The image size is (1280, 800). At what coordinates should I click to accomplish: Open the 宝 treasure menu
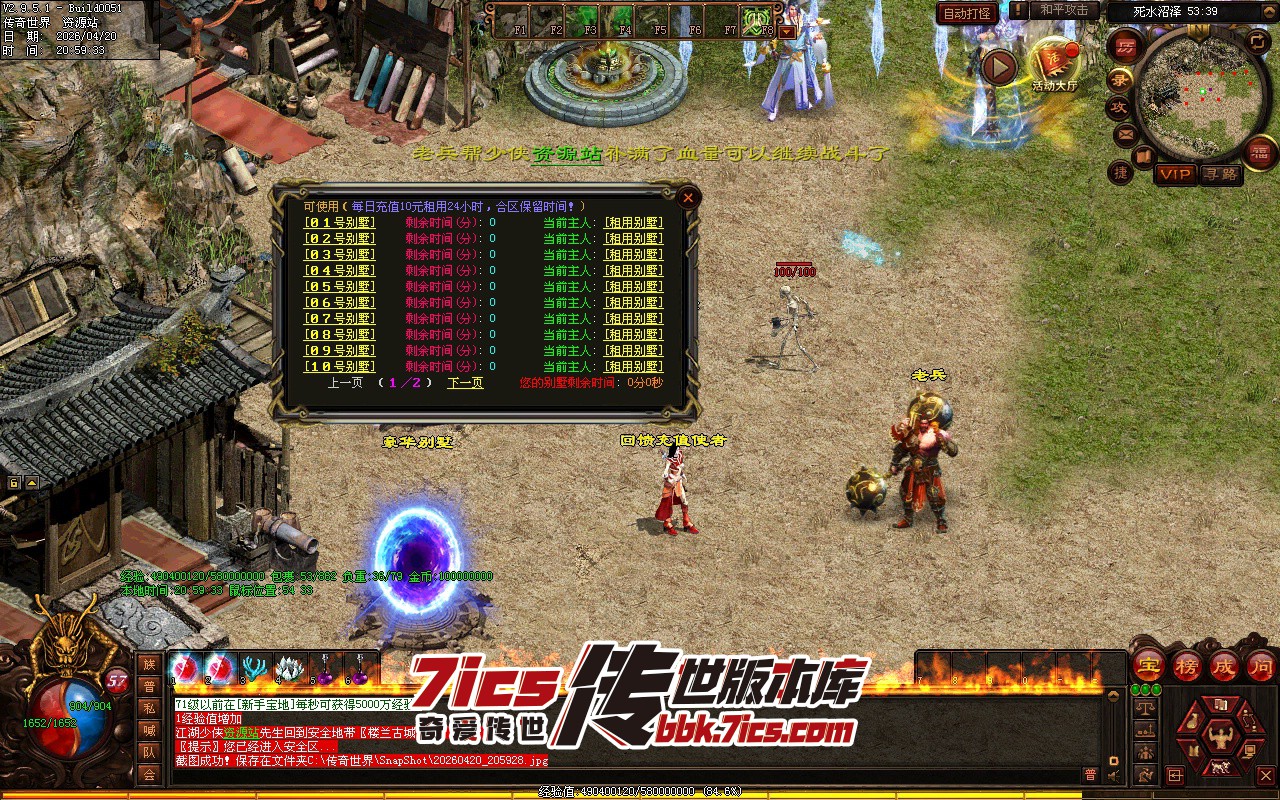1148,665
